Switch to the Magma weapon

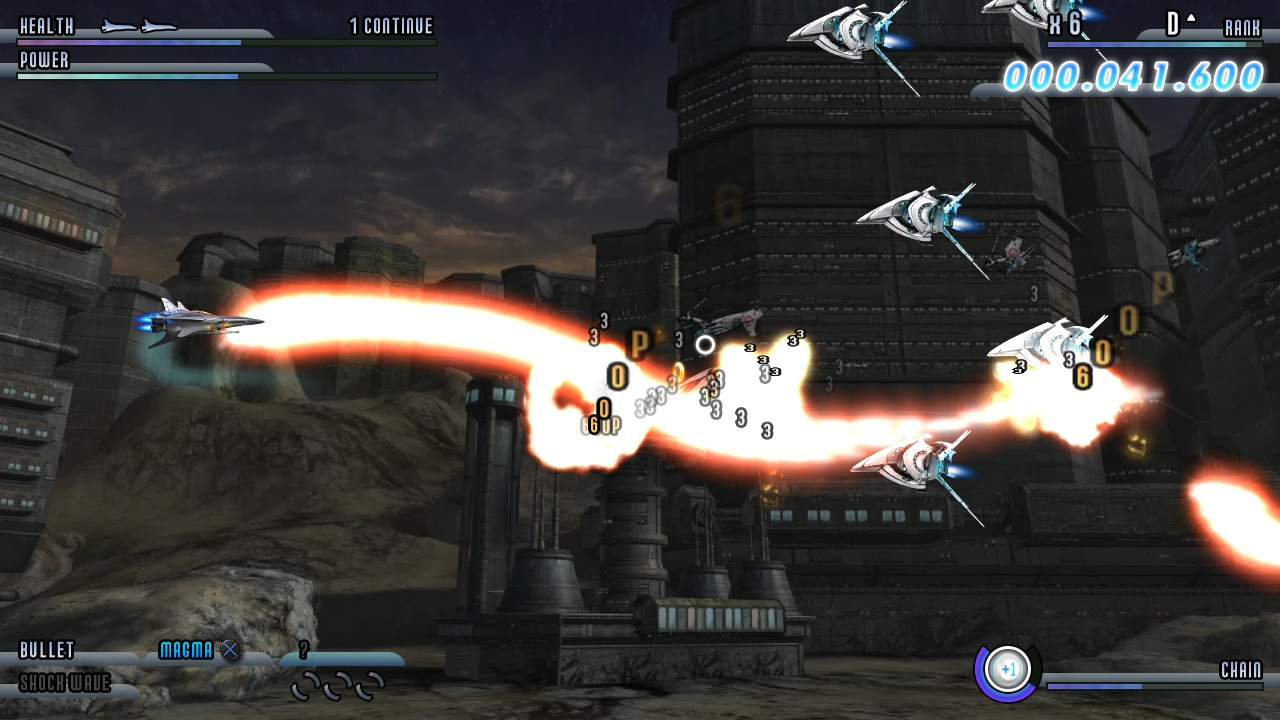coord(187,651)
